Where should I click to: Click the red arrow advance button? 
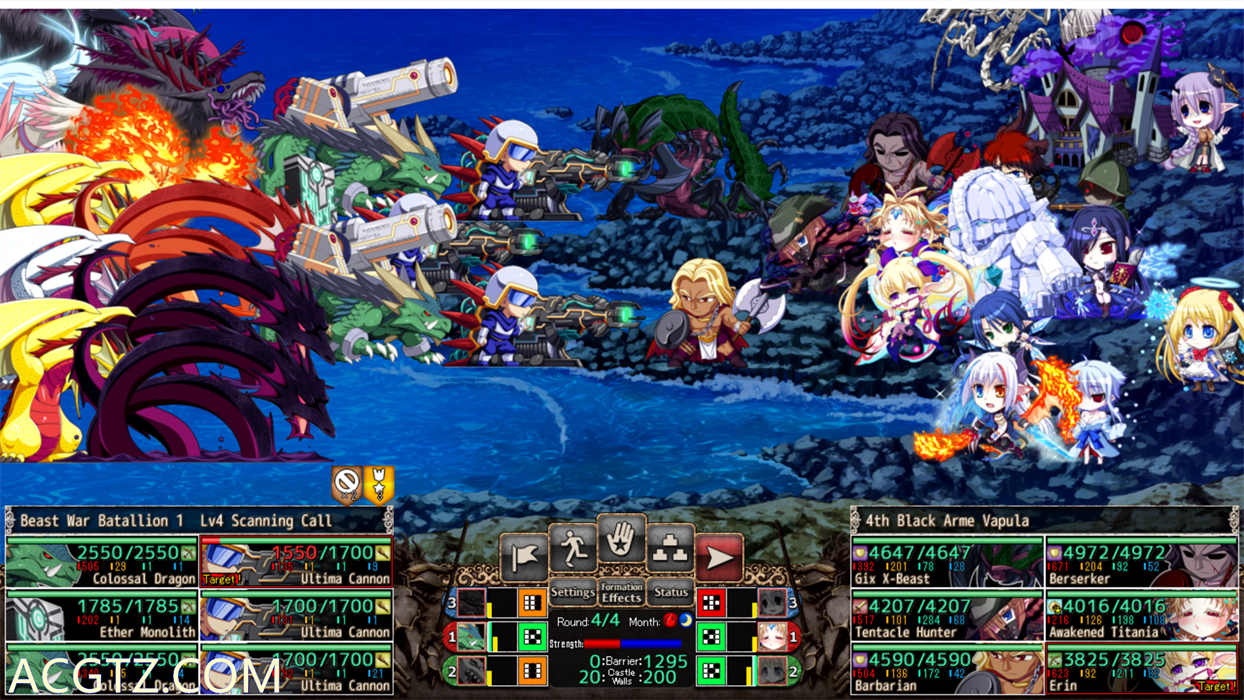tap(719, 556)
